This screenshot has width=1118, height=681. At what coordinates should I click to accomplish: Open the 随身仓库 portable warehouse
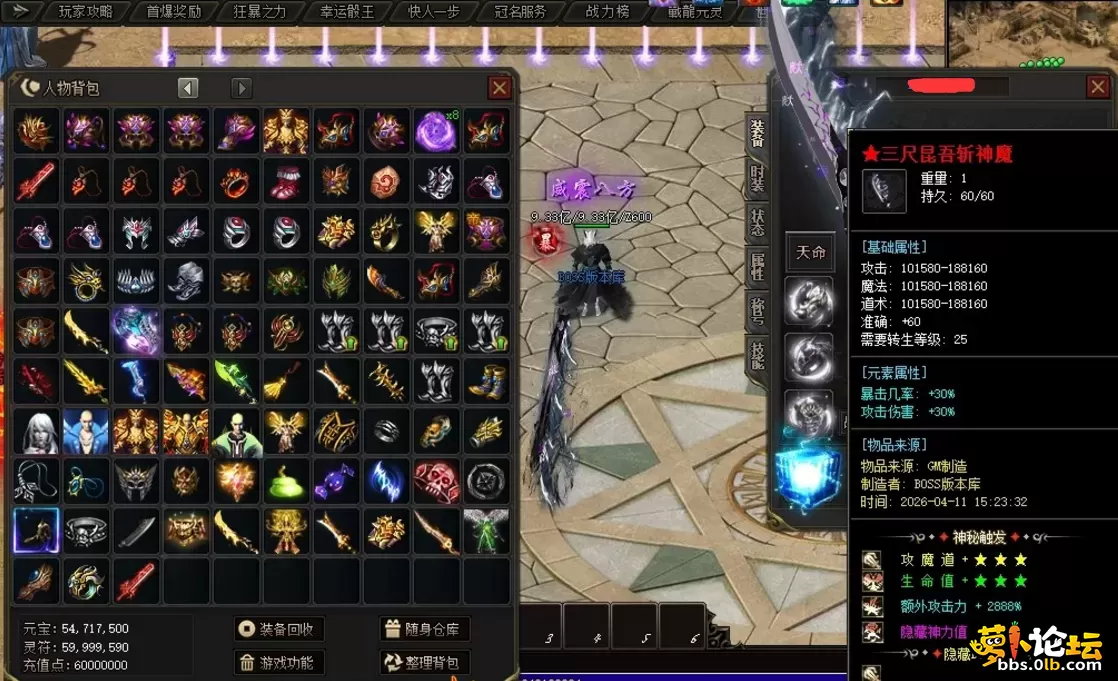(x=425, y=629)
